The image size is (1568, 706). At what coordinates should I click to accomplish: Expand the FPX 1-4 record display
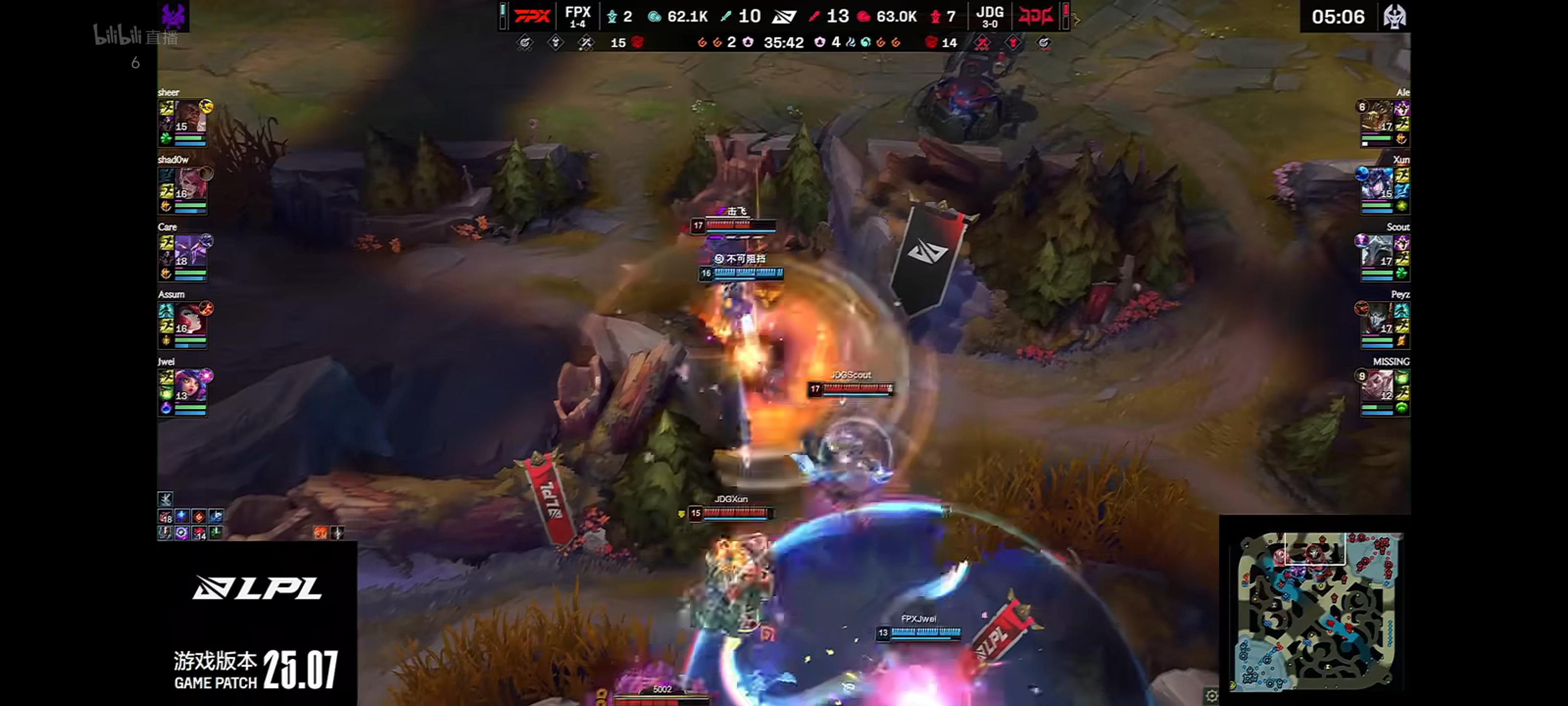(x=580, y=17)
